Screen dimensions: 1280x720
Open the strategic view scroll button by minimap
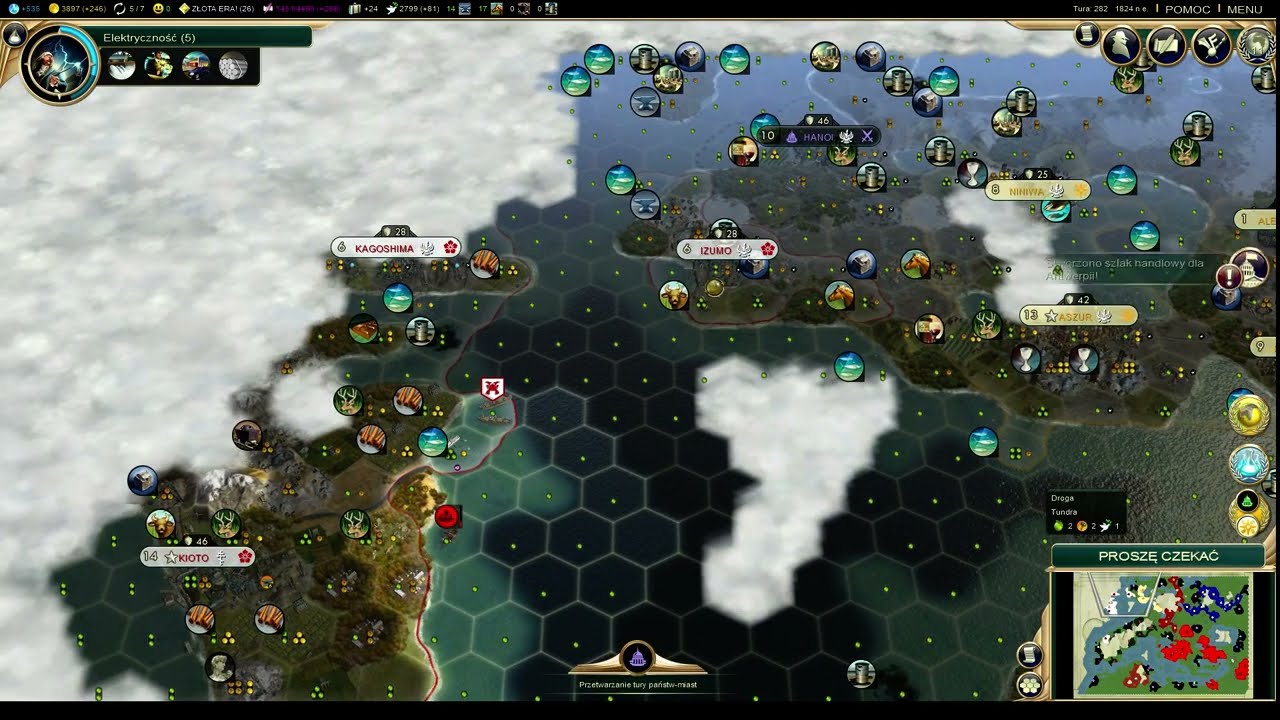(1031, 655)
